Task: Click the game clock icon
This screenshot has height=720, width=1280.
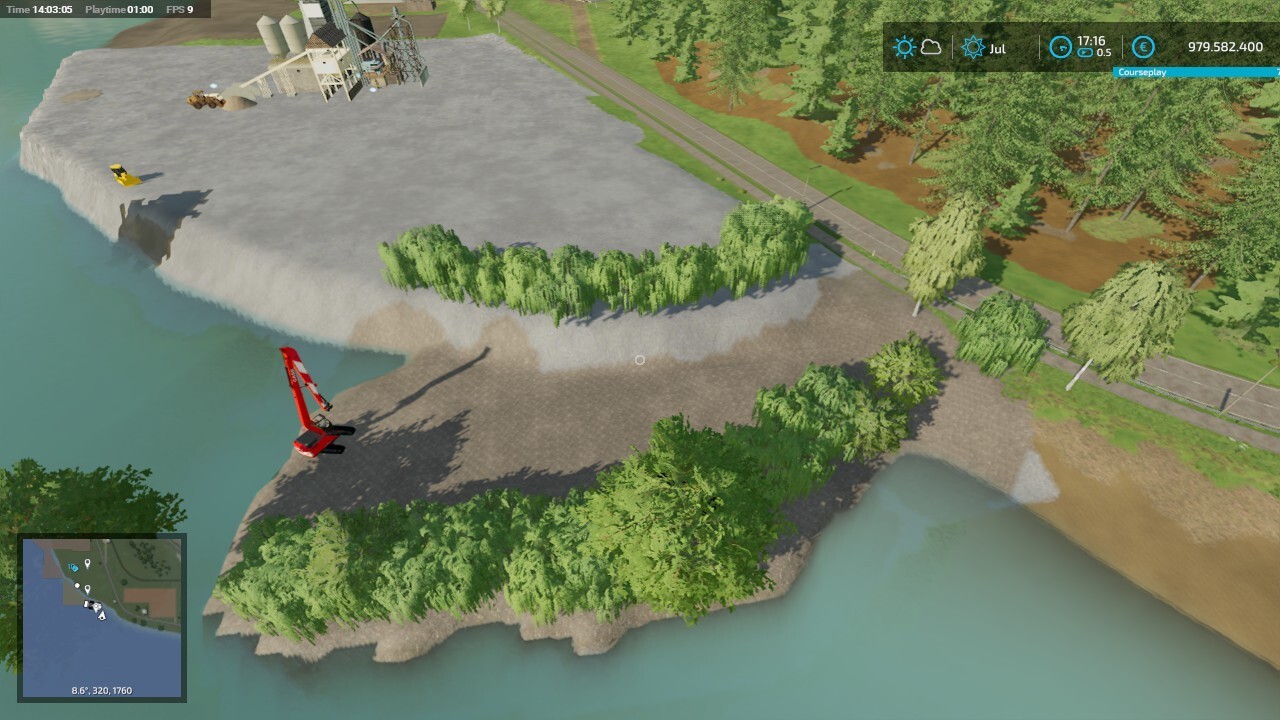Action: [1060, 47]
